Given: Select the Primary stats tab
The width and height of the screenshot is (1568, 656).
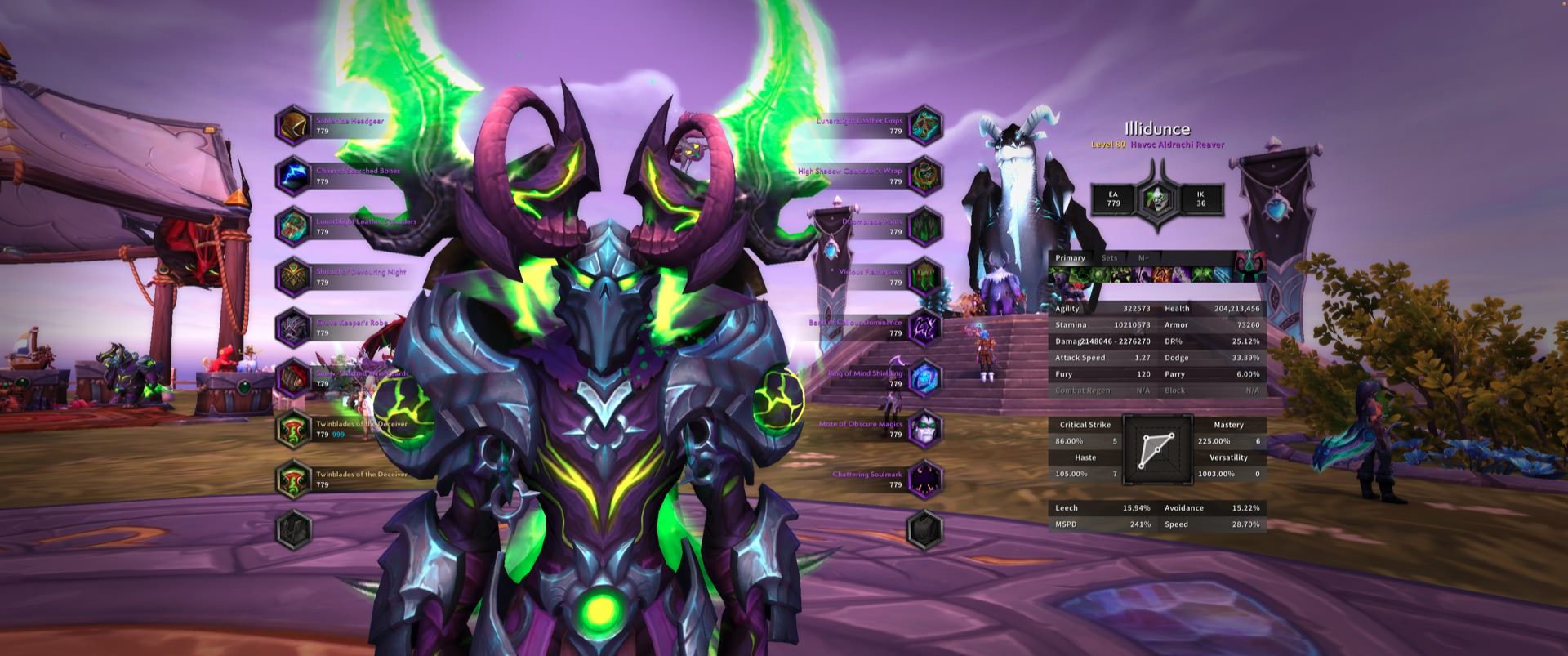Looking at the screenshot, I should tap(1070, 258).
